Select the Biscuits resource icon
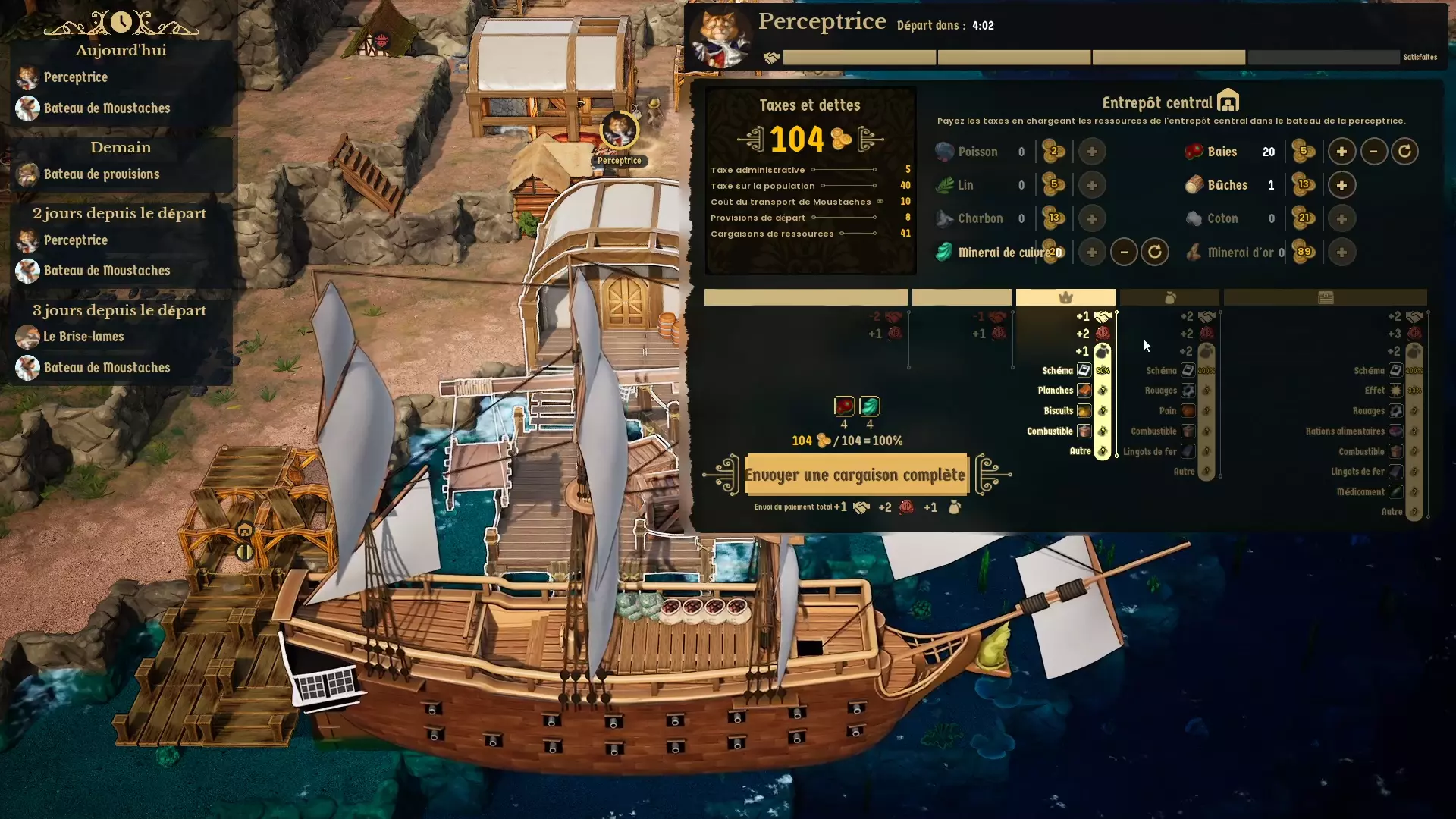1456x819 pixels. (1085, 410)
